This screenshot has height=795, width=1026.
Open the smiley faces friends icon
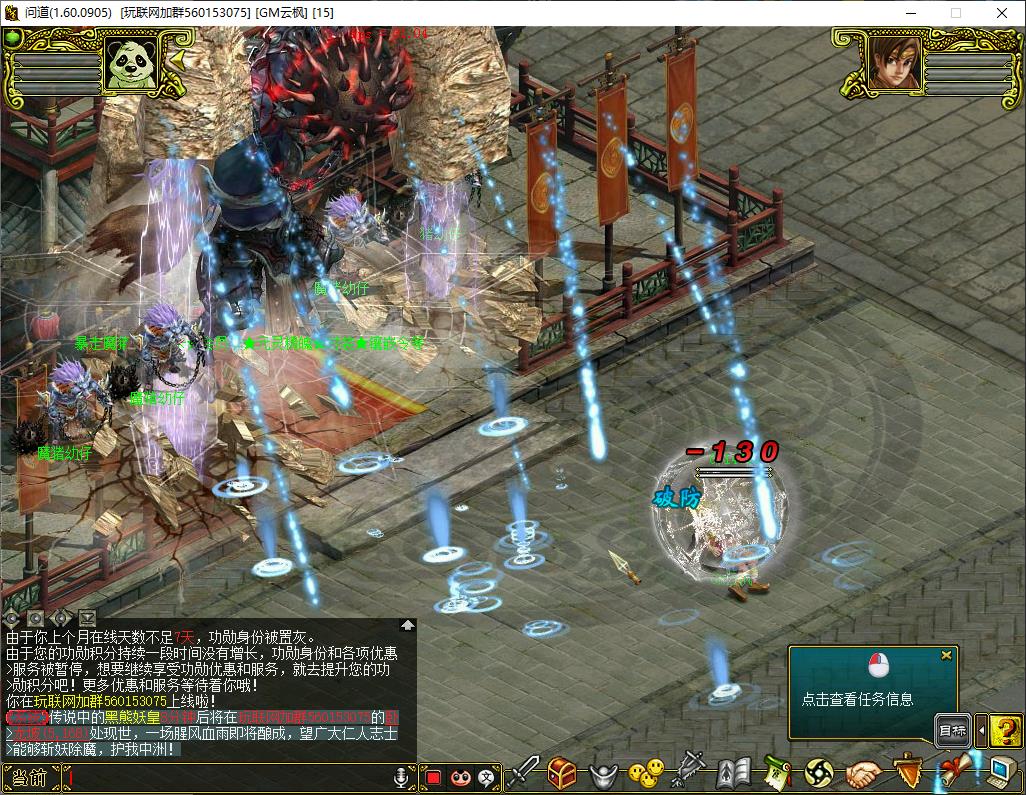click(x=645, y=773)
